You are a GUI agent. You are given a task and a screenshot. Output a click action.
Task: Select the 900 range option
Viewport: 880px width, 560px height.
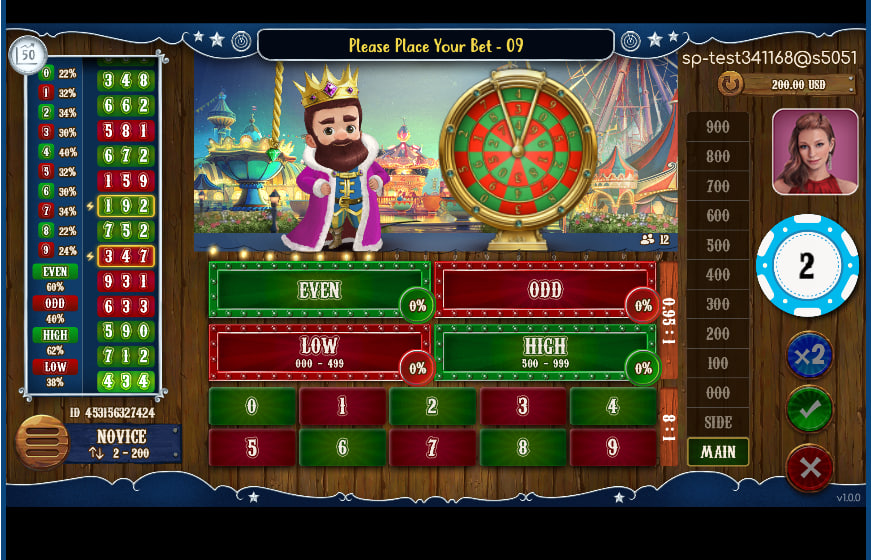coord(718,127)
